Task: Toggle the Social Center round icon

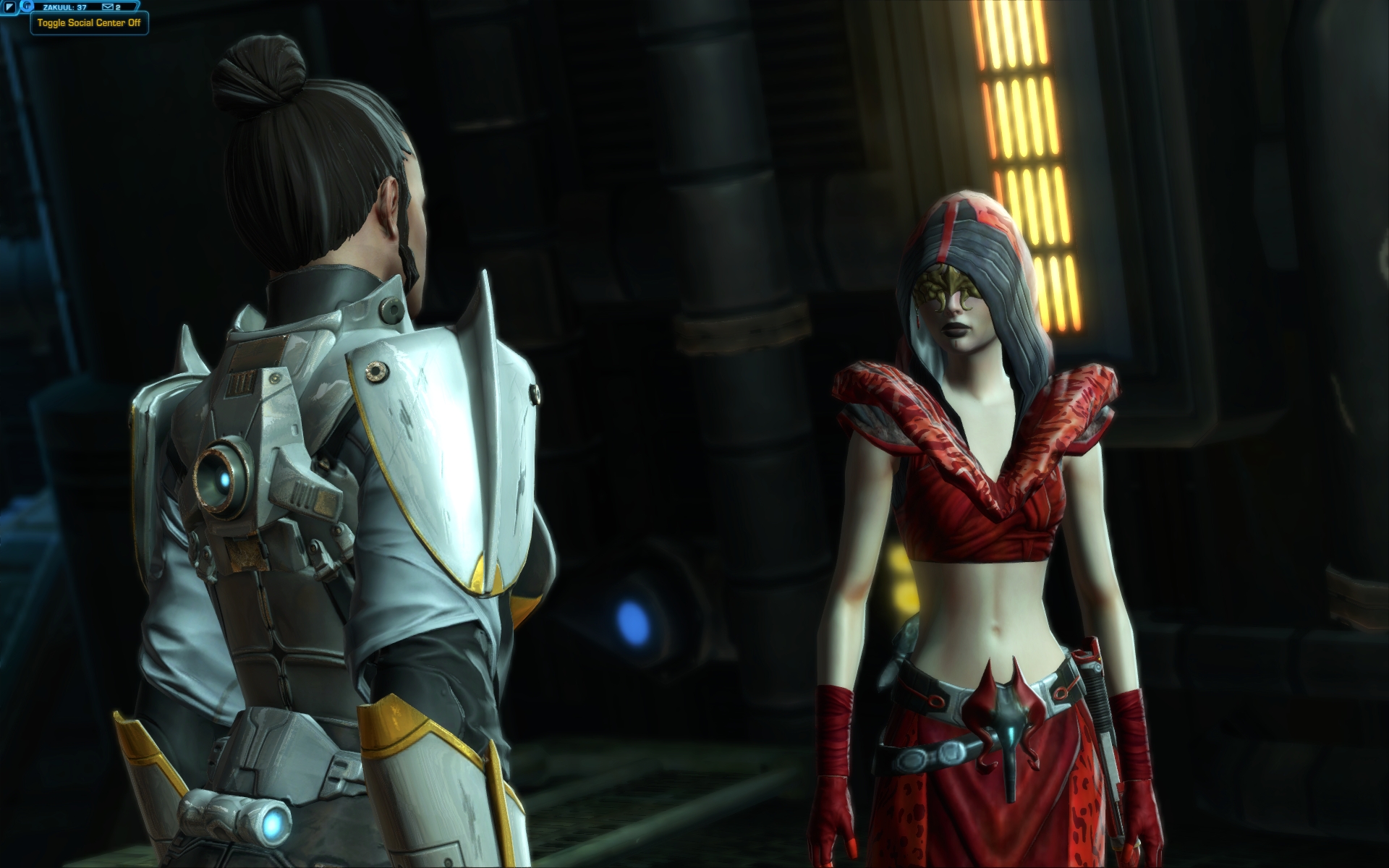Action: point(27,7)
